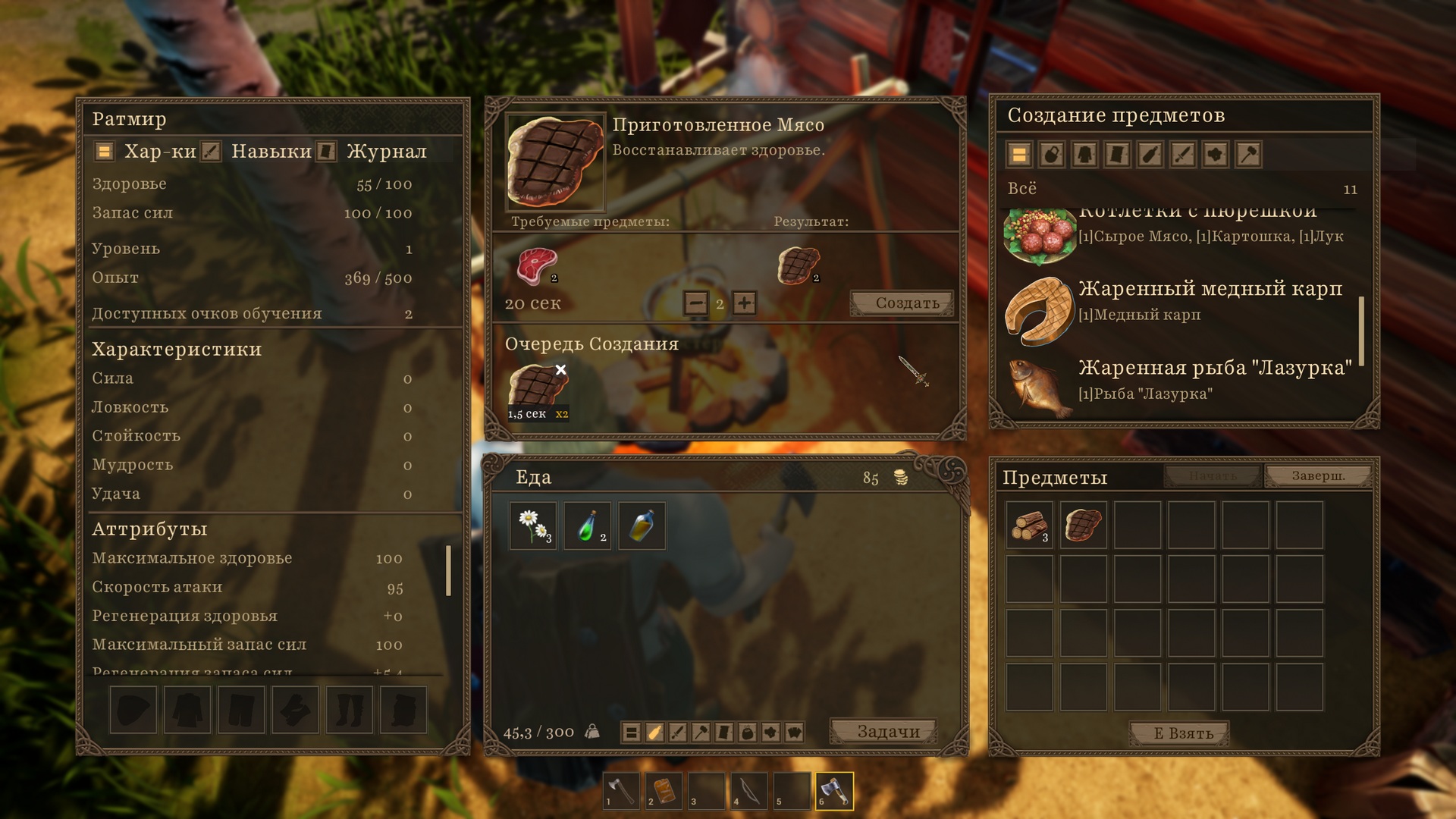Screen dimensions: 1456x819
Task: Switch to the Навыки tab
Action: (x=271, y=152)
